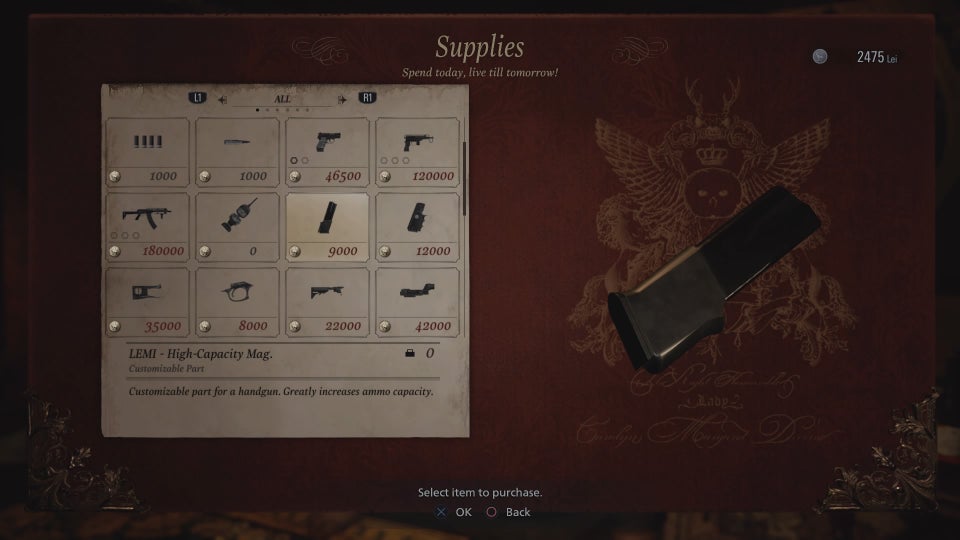This screenshot has height=540, width=960.
Task: Switch to the next shop category arrow
Action: pyautogui.click(x=343, y=99)
